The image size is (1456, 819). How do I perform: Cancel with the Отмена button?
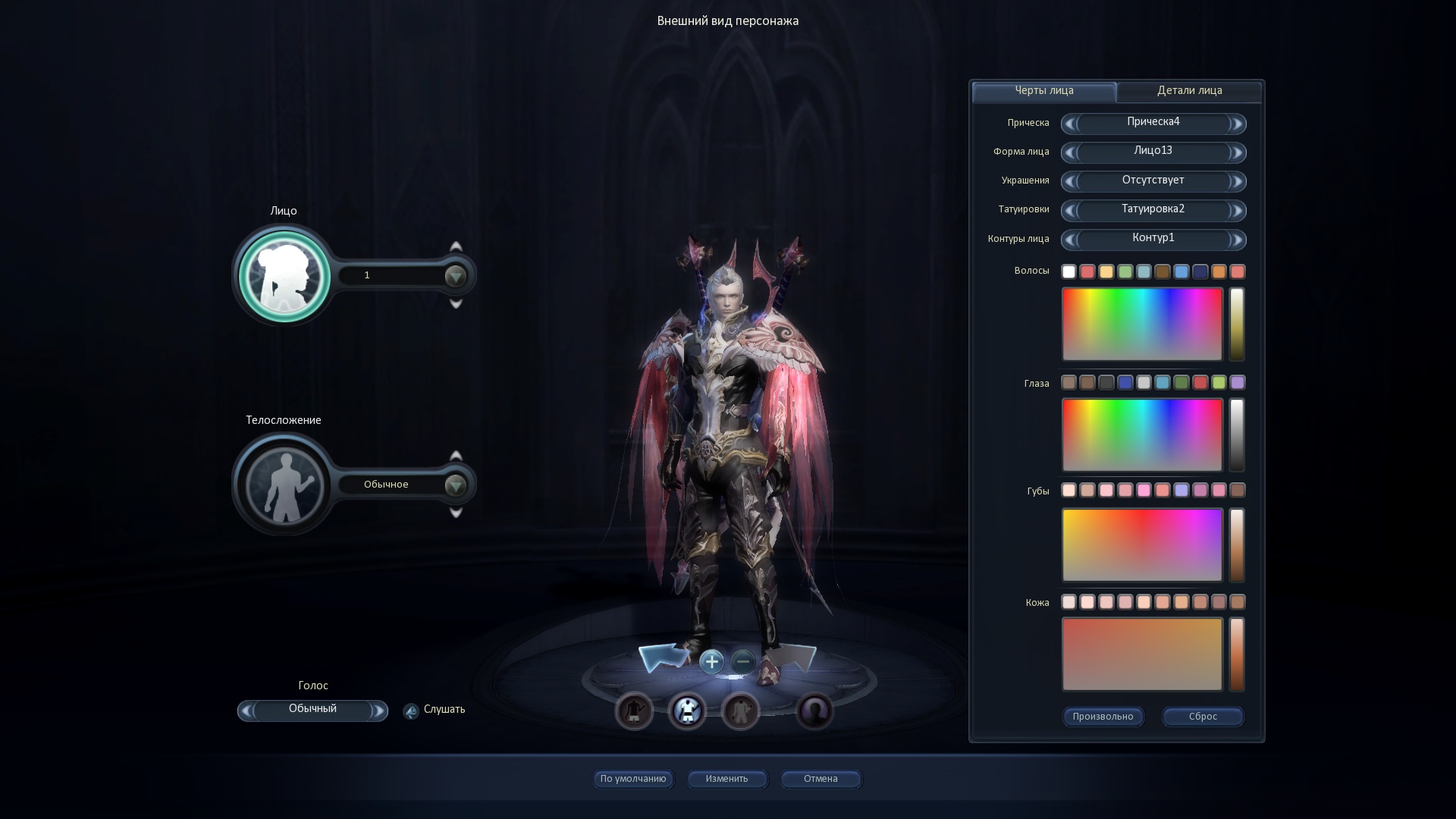[x=821, y=779]
